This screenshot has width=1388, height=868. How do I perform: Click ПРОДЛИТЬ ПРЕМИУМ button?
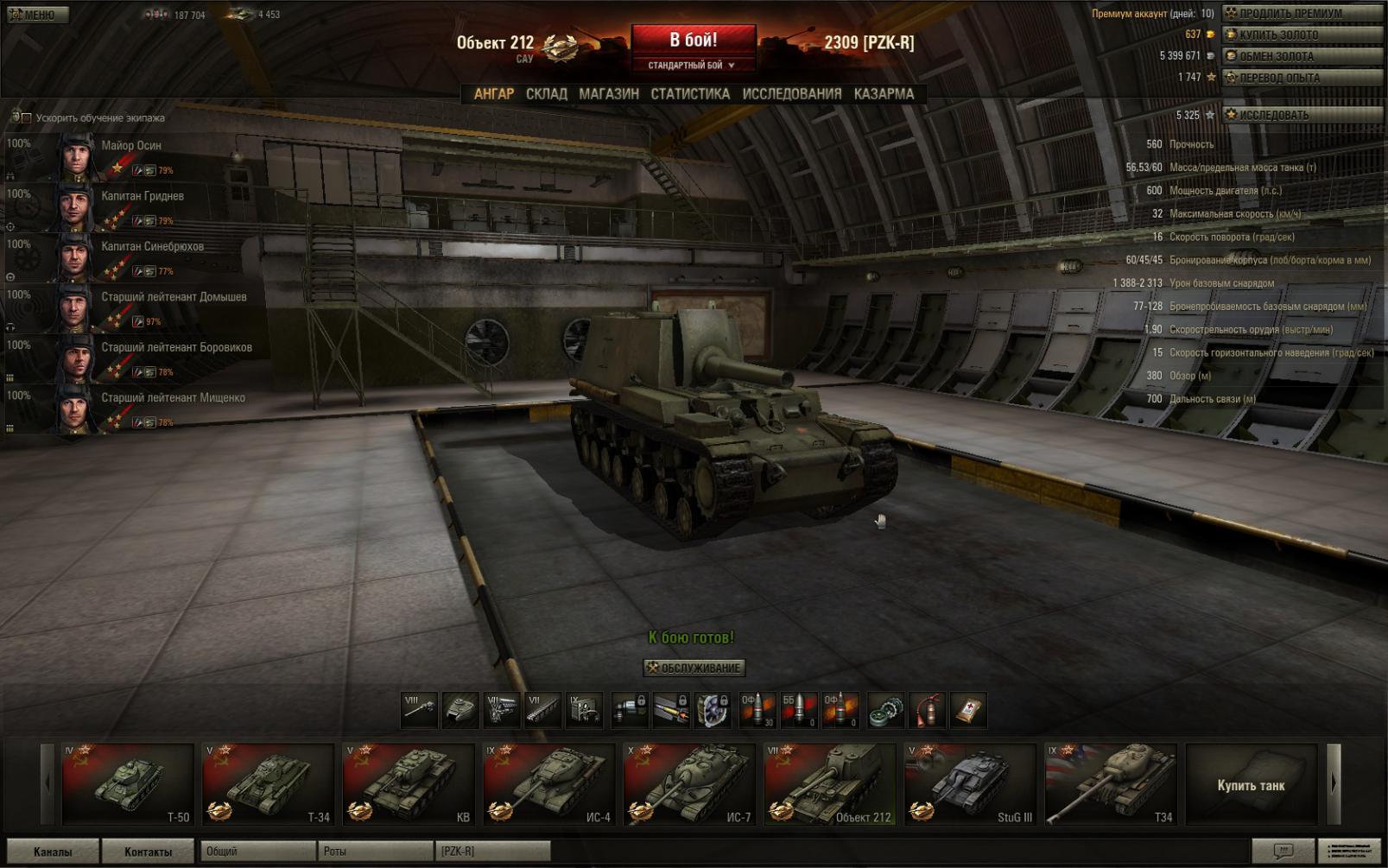pos(1302,13)
